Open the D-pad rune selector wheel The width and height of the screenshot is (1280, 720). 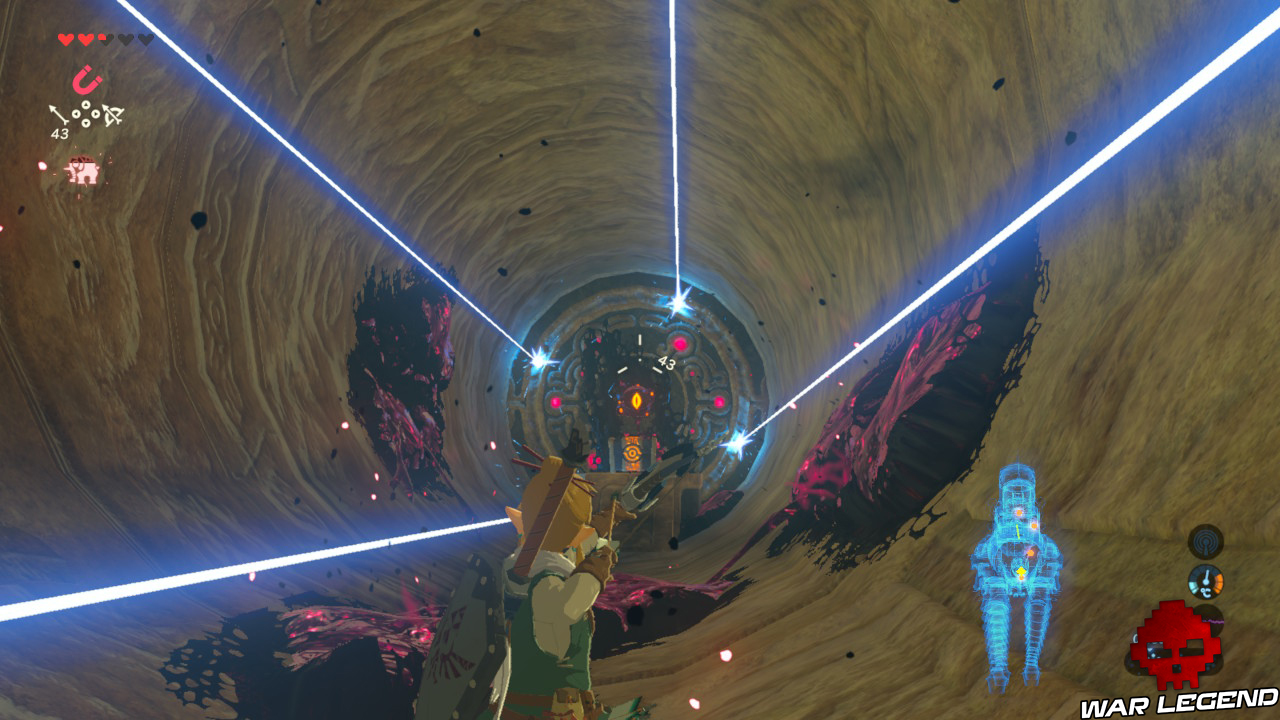[x=86, y=114]
